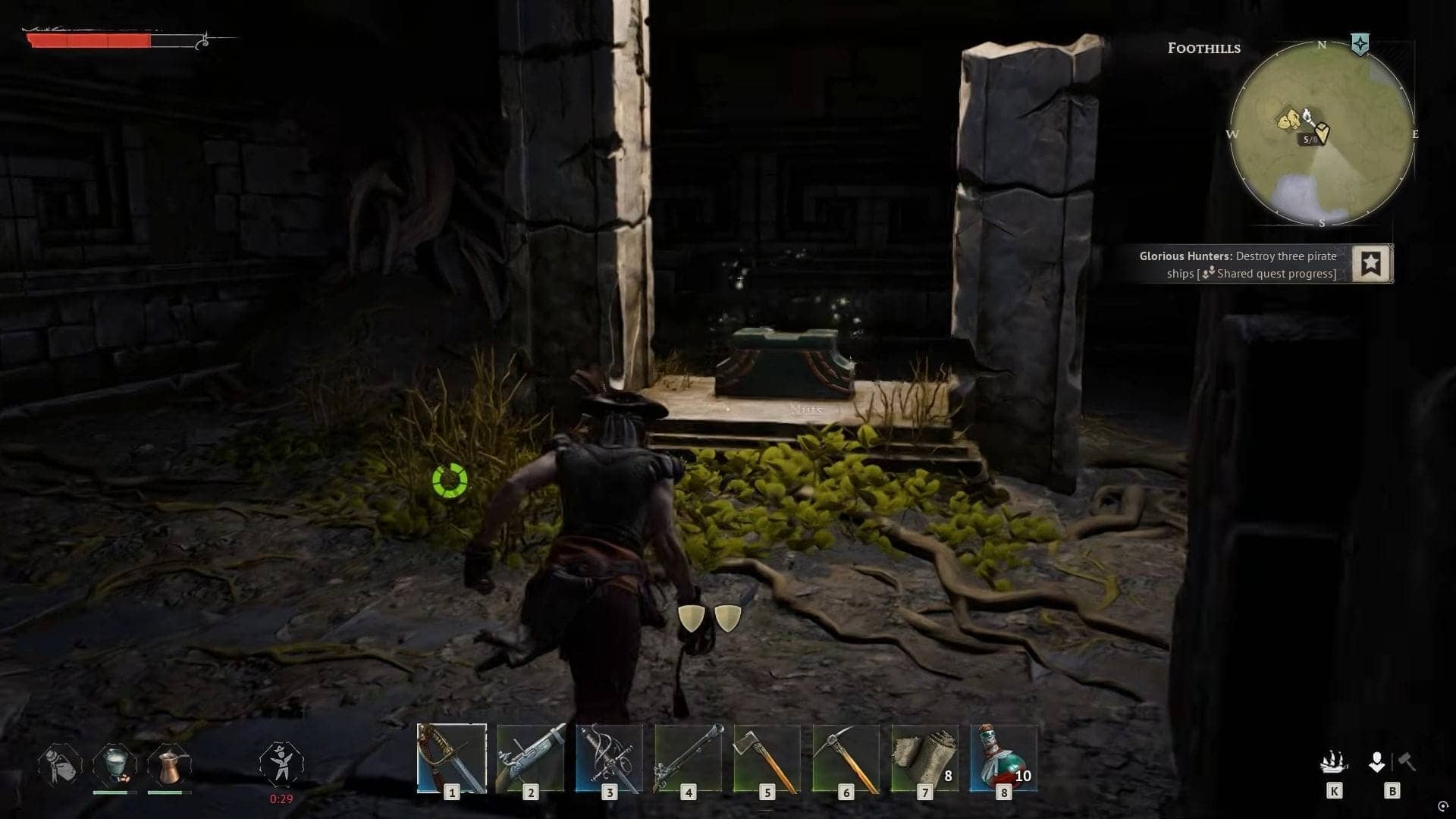The height and width of the screenshot is (819, 1456).
Task: Equip the flintlock pistol in slot 2
Action: coord(530,758)
